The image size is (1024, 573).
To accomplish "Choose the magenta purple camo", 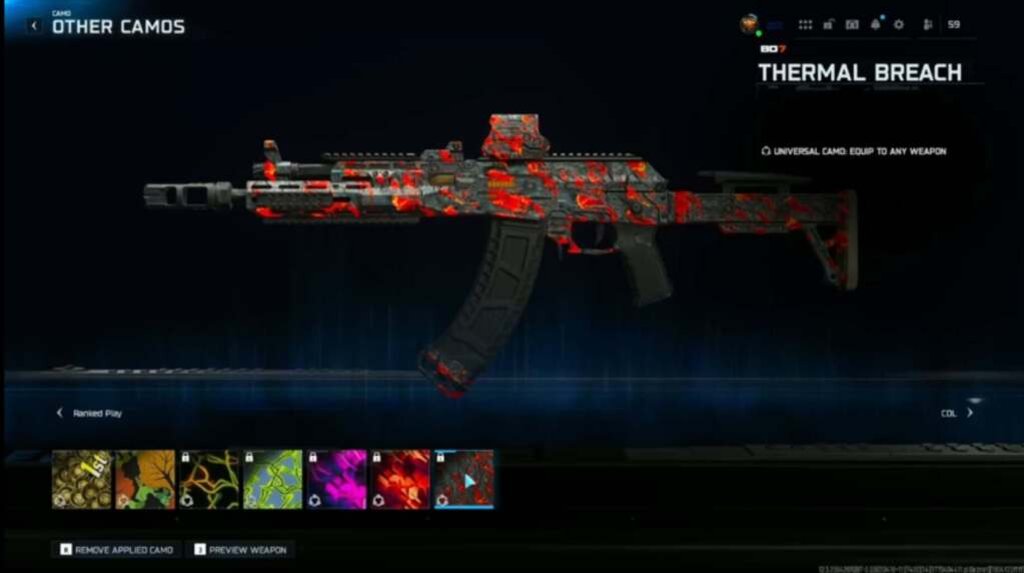I will pyautogui.click(x=336, y=479).
